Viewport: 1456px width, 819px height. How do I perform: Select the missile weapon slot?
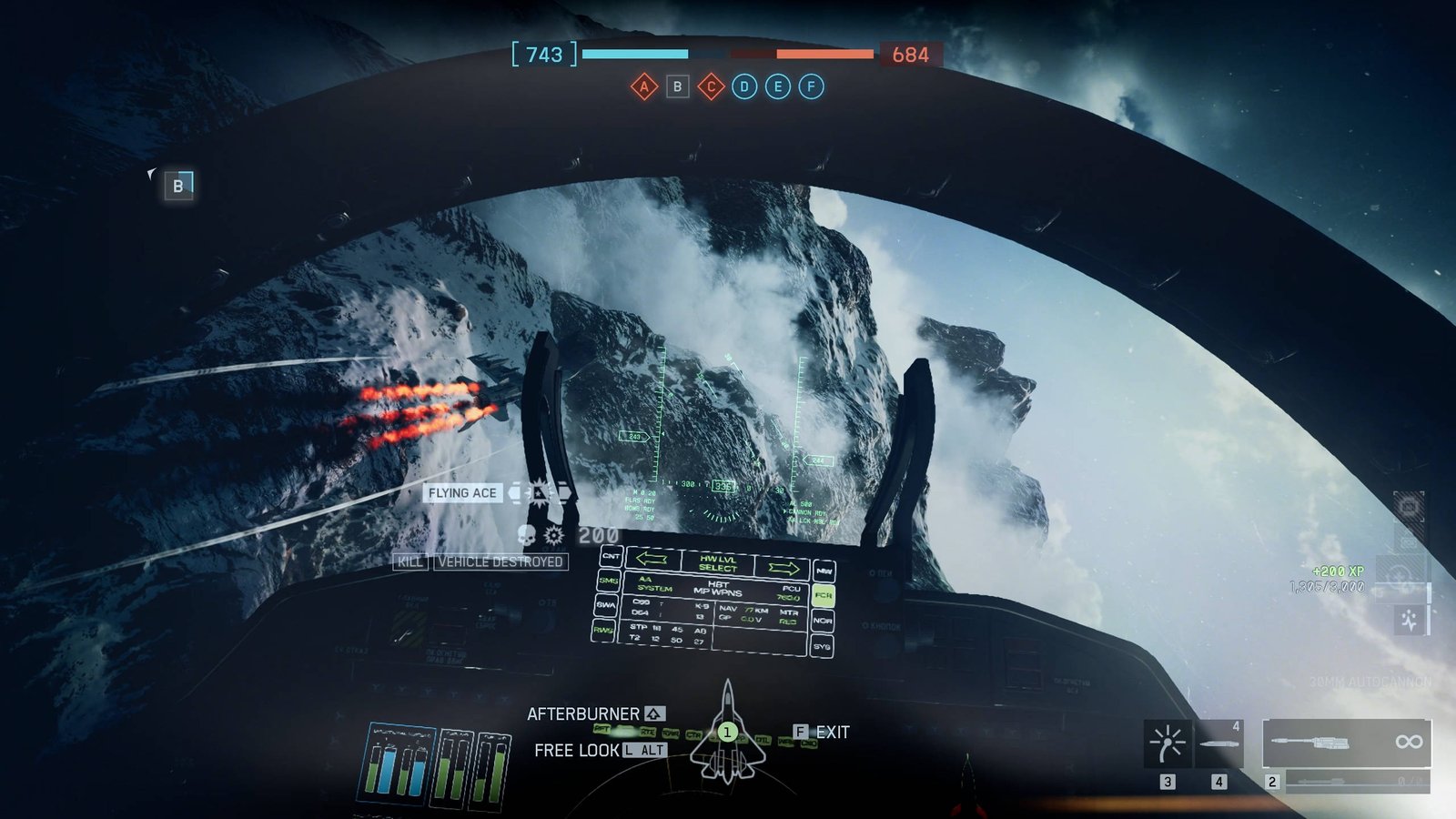point(1218,743)
